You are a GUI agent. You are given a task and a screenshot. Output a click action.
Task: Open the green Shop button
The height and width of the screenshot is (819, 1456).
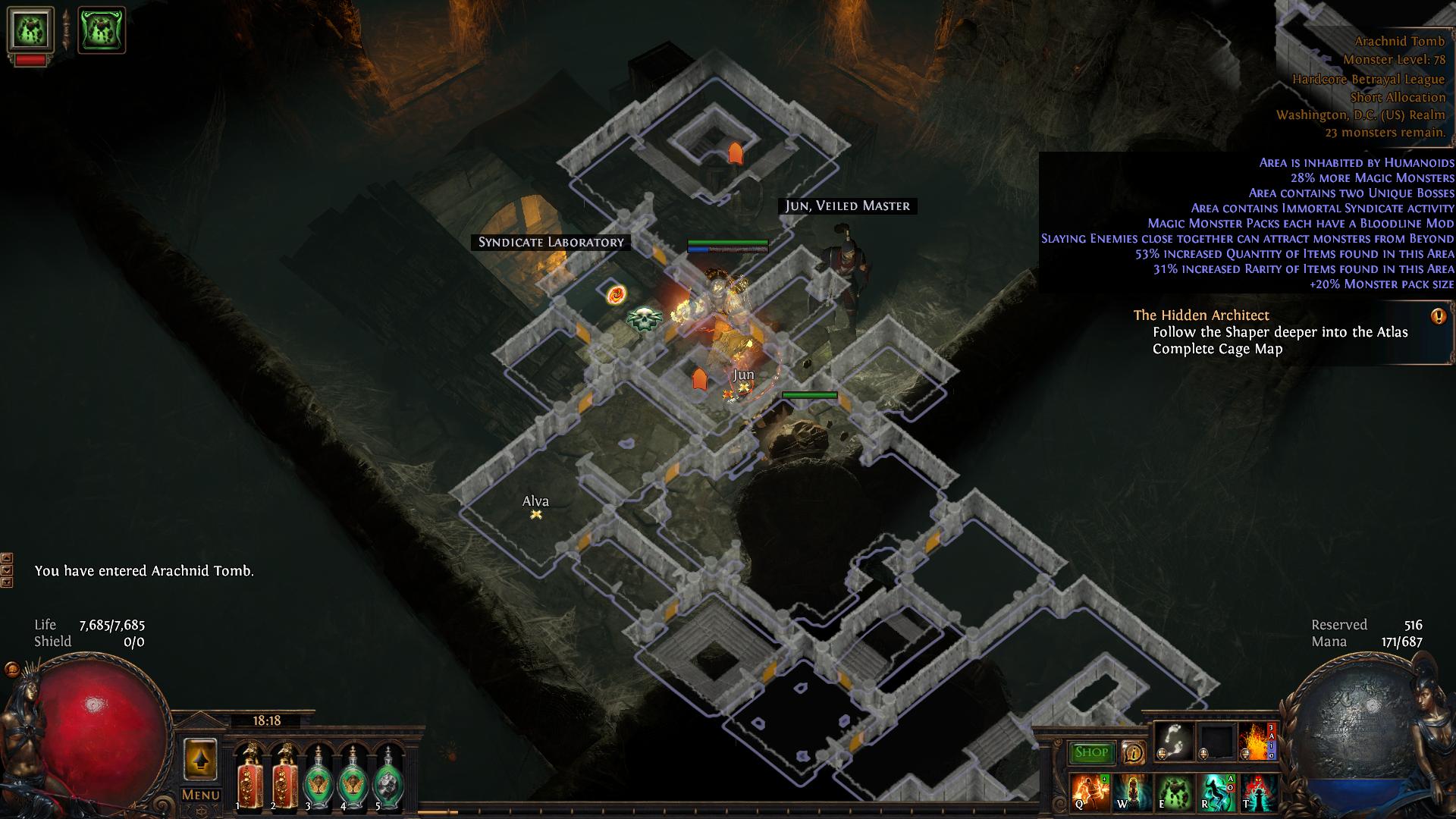pos(1091,752)
